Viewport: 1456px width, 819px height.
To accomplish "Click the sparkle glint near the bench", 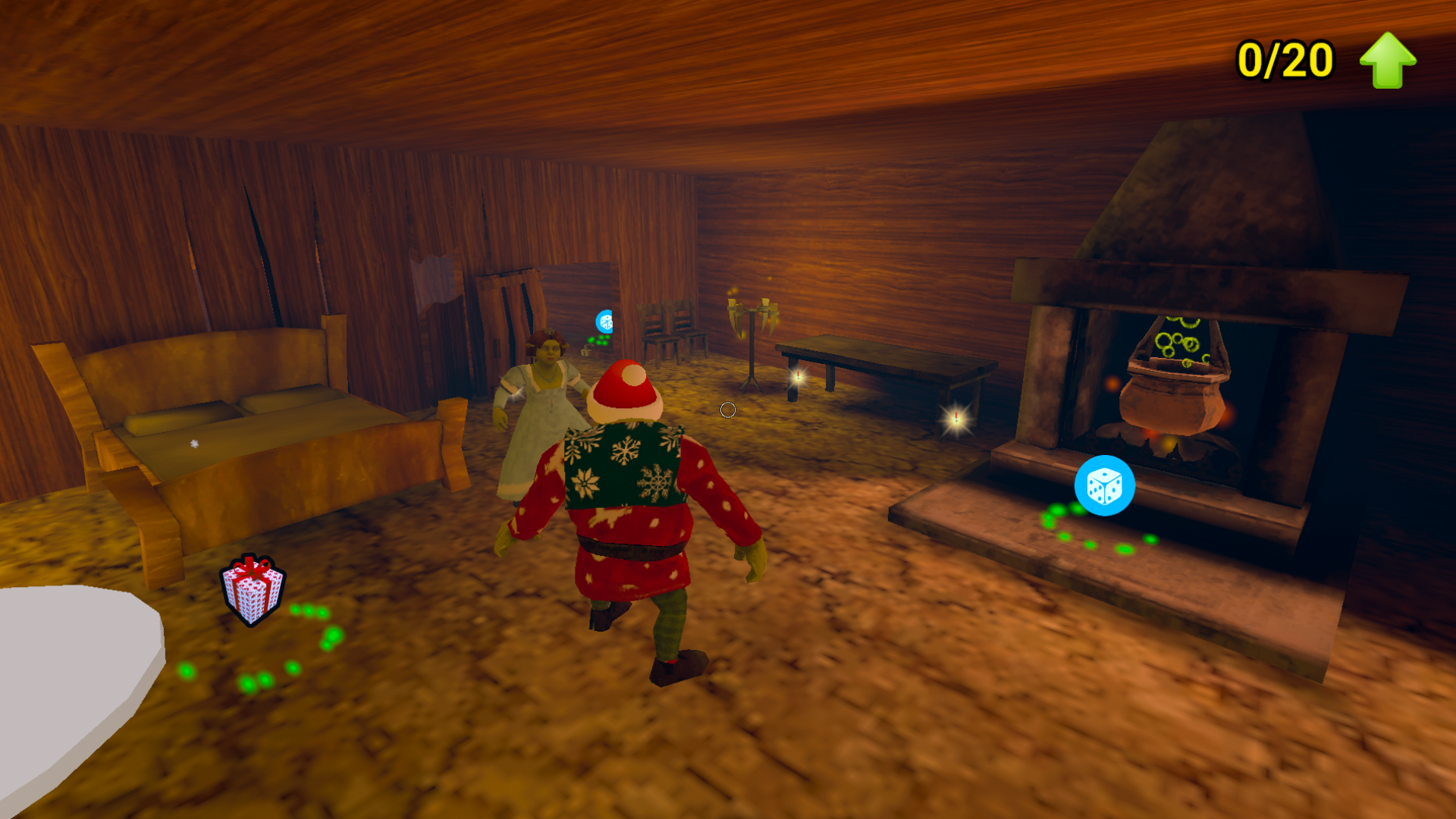I will click(955, 418).
